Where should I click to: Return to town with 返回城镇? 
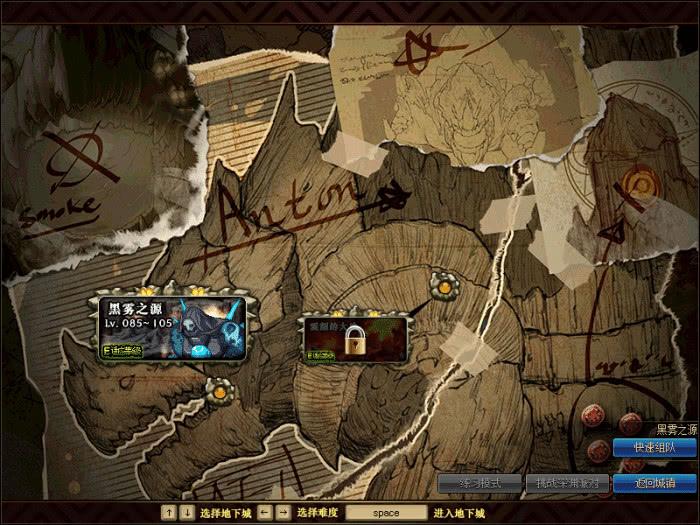(655, 483)
